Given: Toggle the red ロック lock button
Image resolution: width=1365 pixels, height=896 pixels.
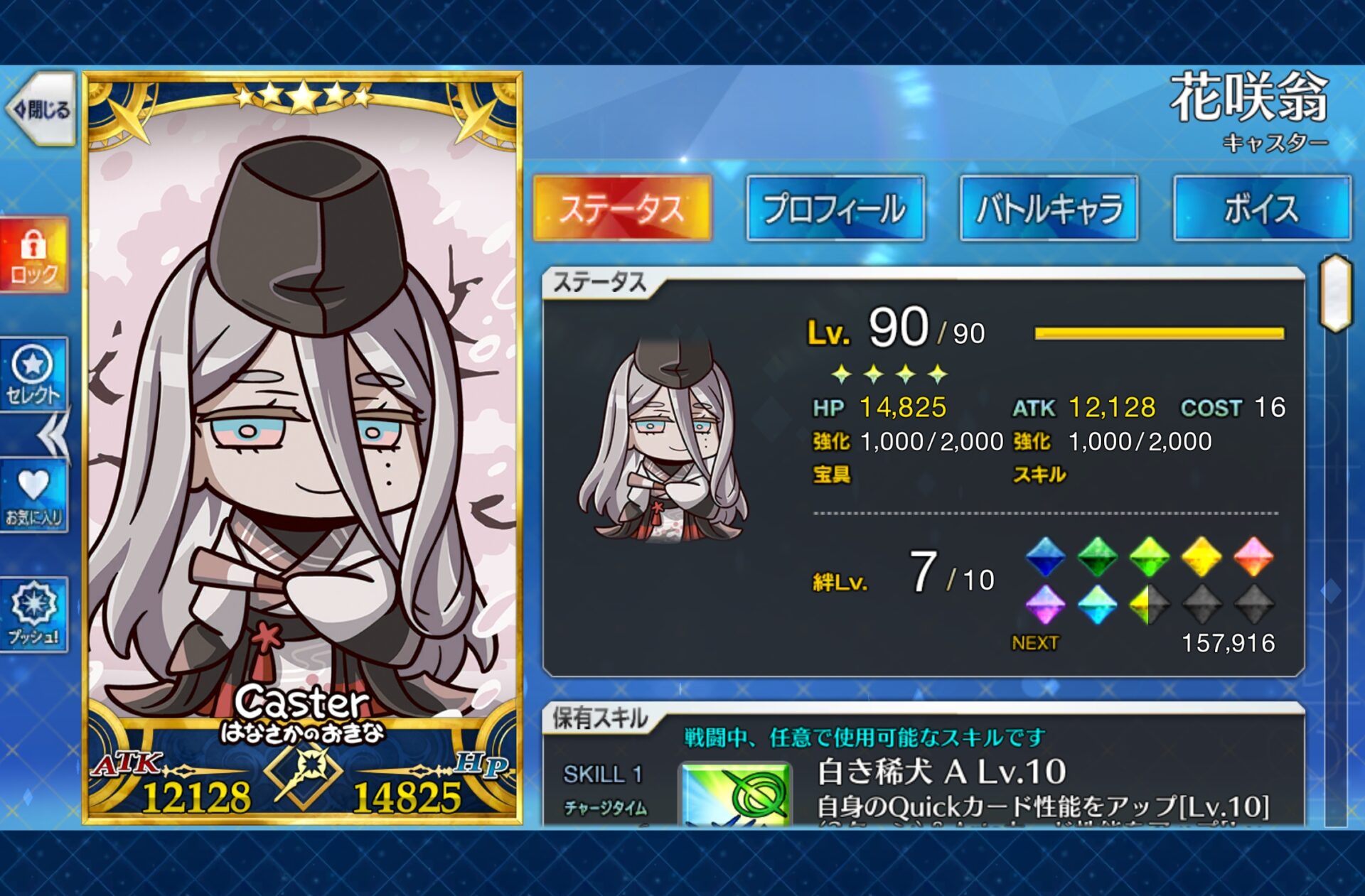Looking at the screenshot, I should (33, 255).
